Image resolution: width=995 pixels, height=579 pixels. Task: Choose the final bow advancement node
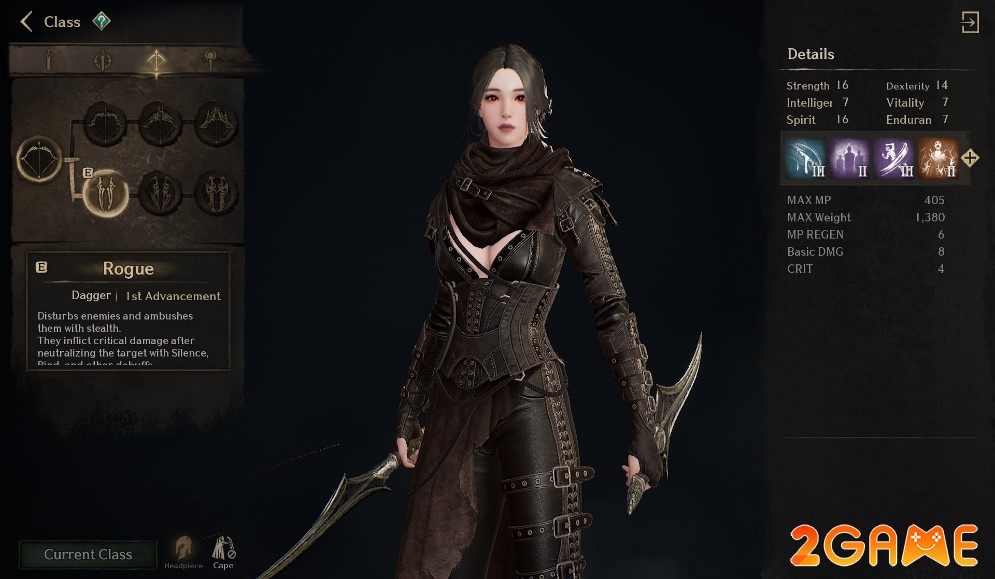tap(216, 124)
